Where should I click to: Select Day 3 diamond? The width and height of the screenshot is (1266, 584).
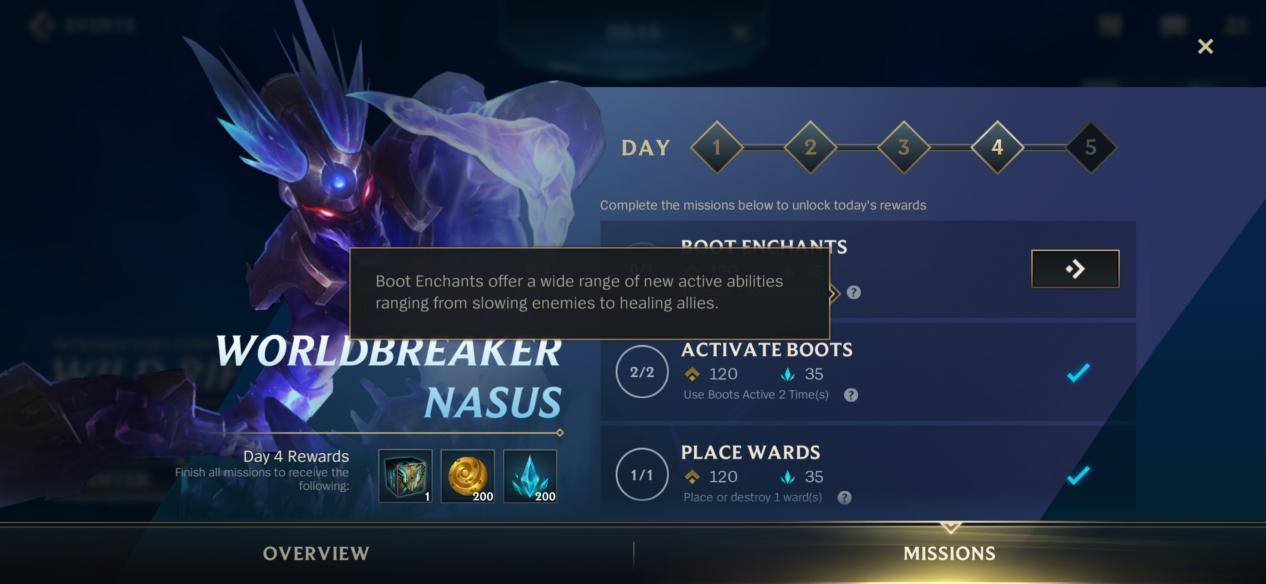click(x=903, y=148)
